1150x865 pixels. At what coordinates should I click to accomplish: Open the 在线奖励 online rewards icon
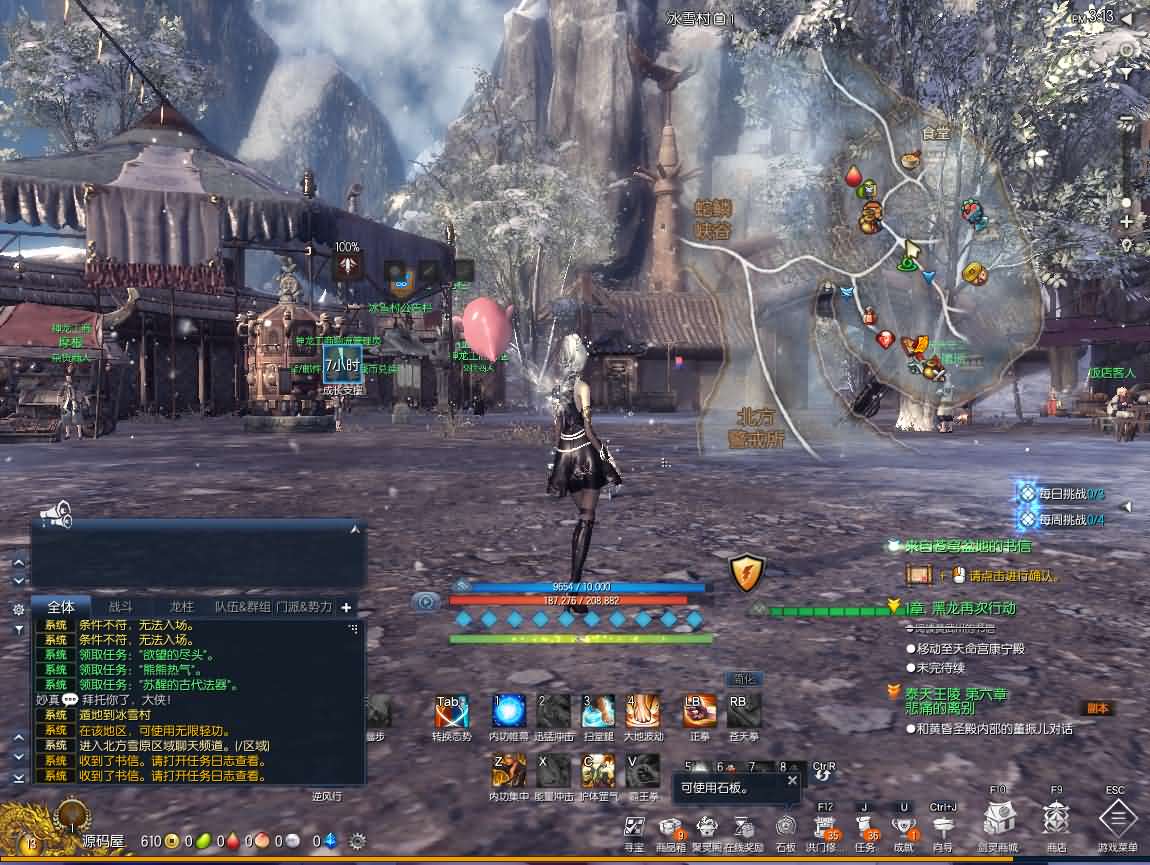743,827
